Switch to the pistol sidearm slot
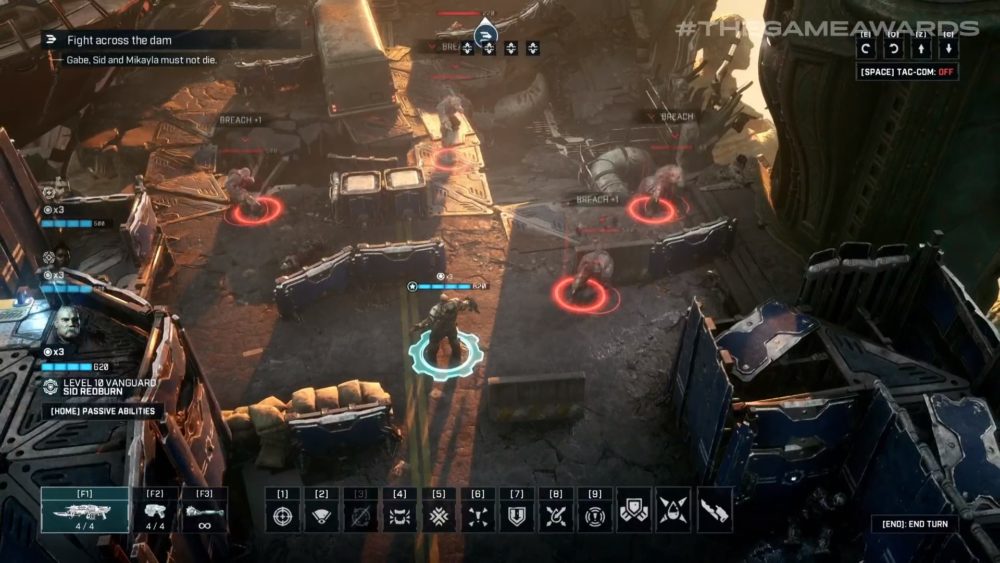This screenshot has width=1000, height=563. coord(155,512)
